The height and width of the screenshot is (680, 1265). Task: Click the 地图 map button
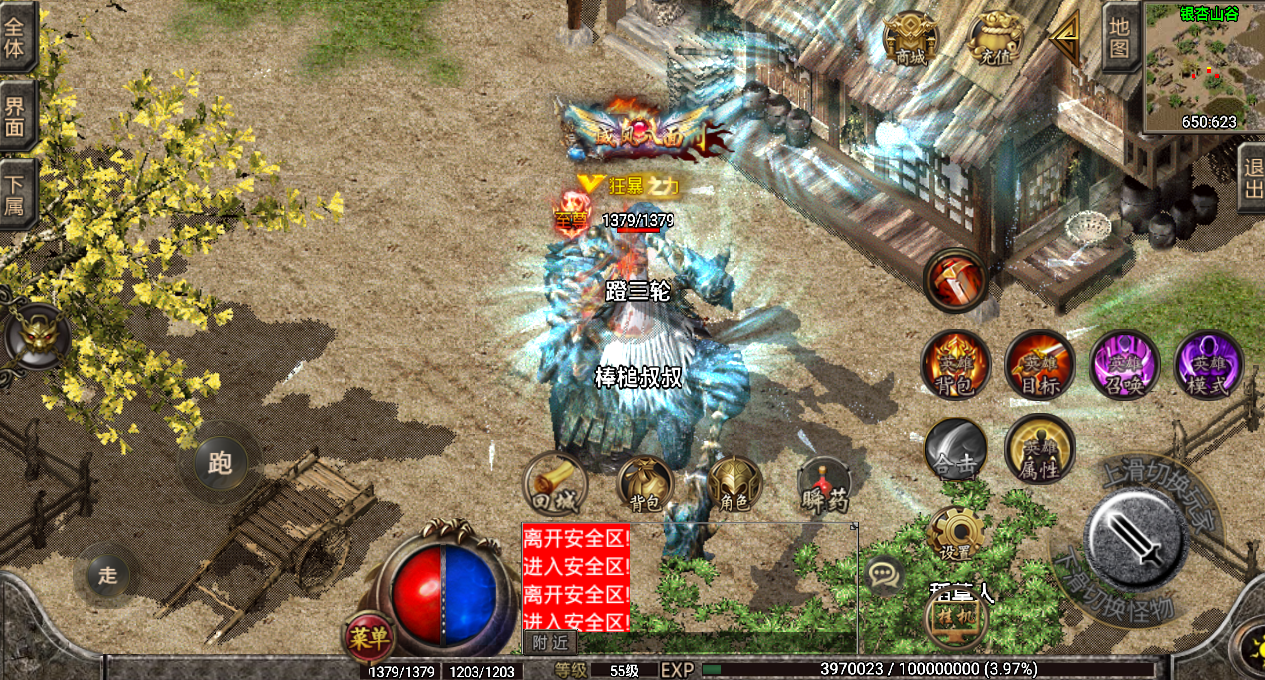point(1119,37)
